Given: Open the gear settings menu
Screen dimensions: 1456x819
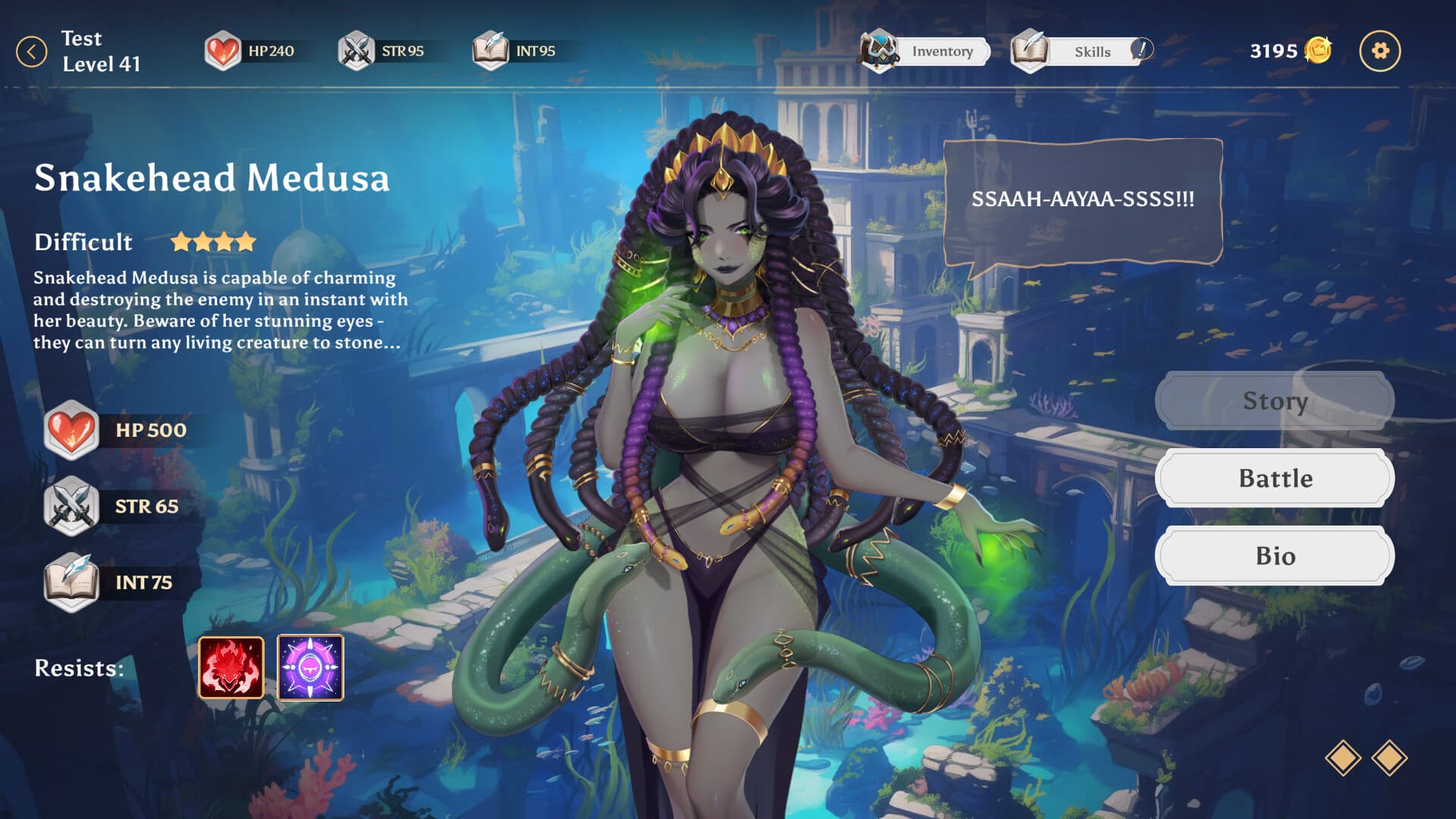Looking at the screenshot, I should (1379, 52).
